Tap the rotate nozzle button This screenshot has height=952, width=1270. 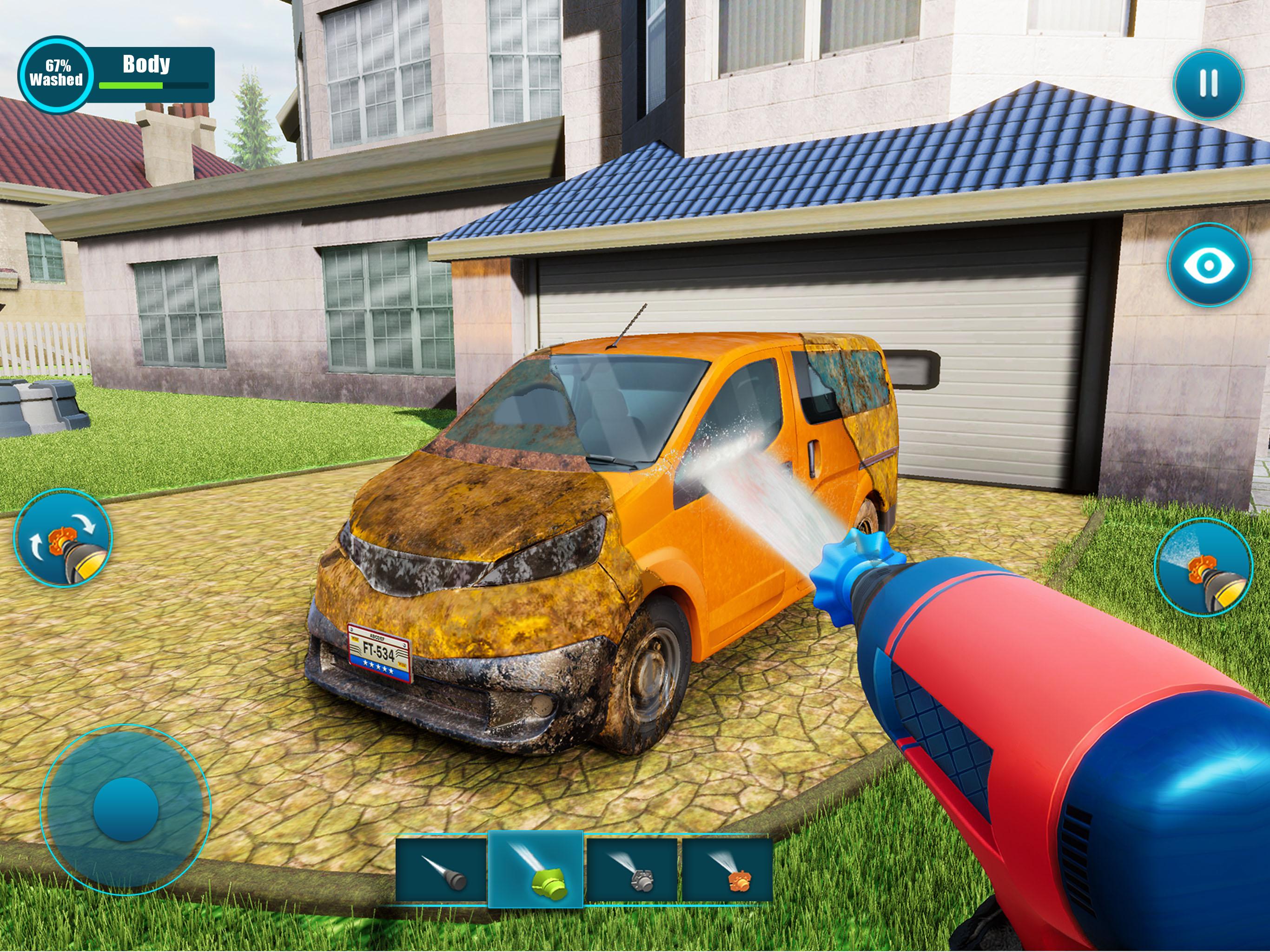[63, 537]
